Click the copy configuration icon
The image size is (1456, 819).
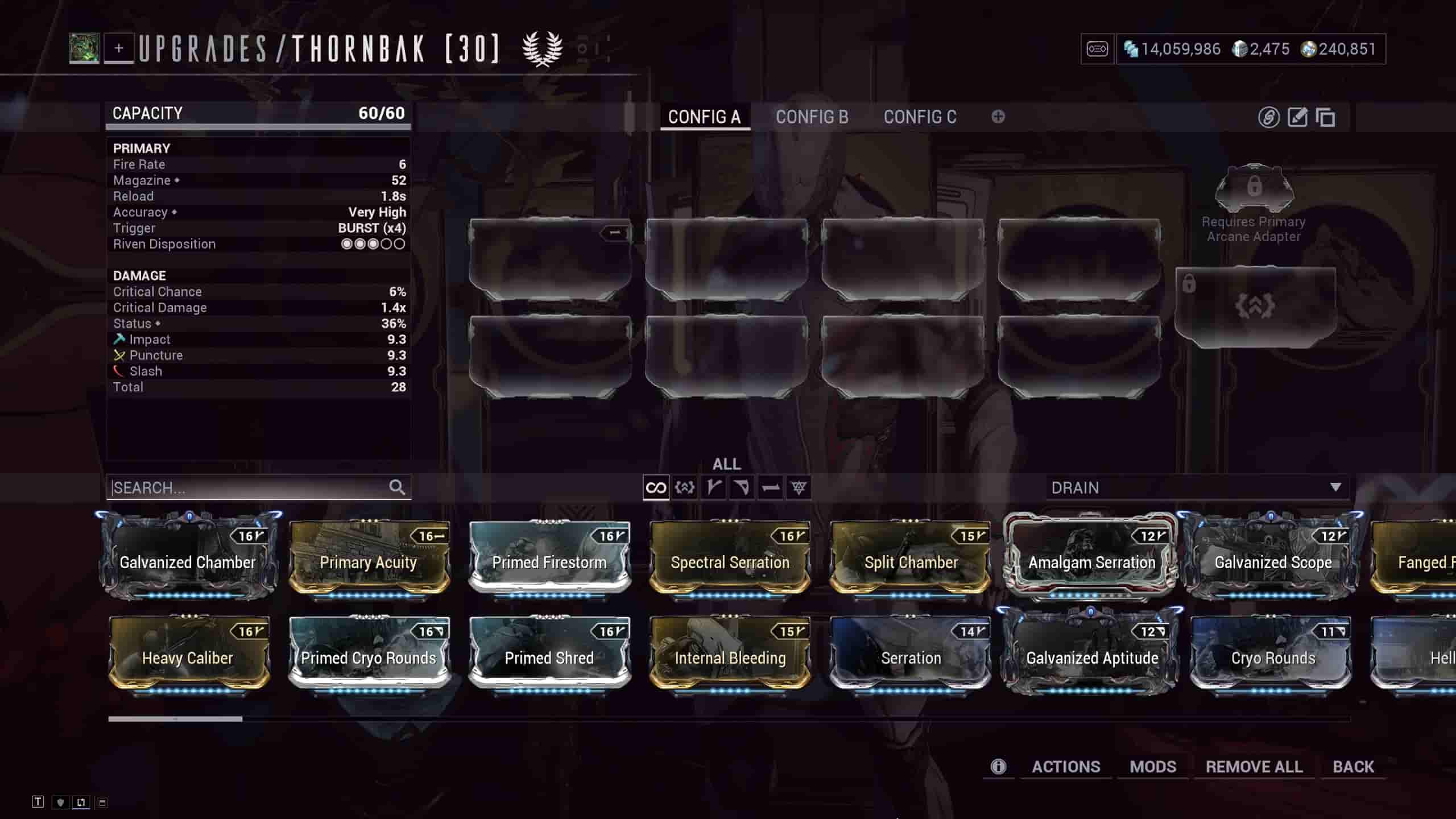click(1327, 118)
